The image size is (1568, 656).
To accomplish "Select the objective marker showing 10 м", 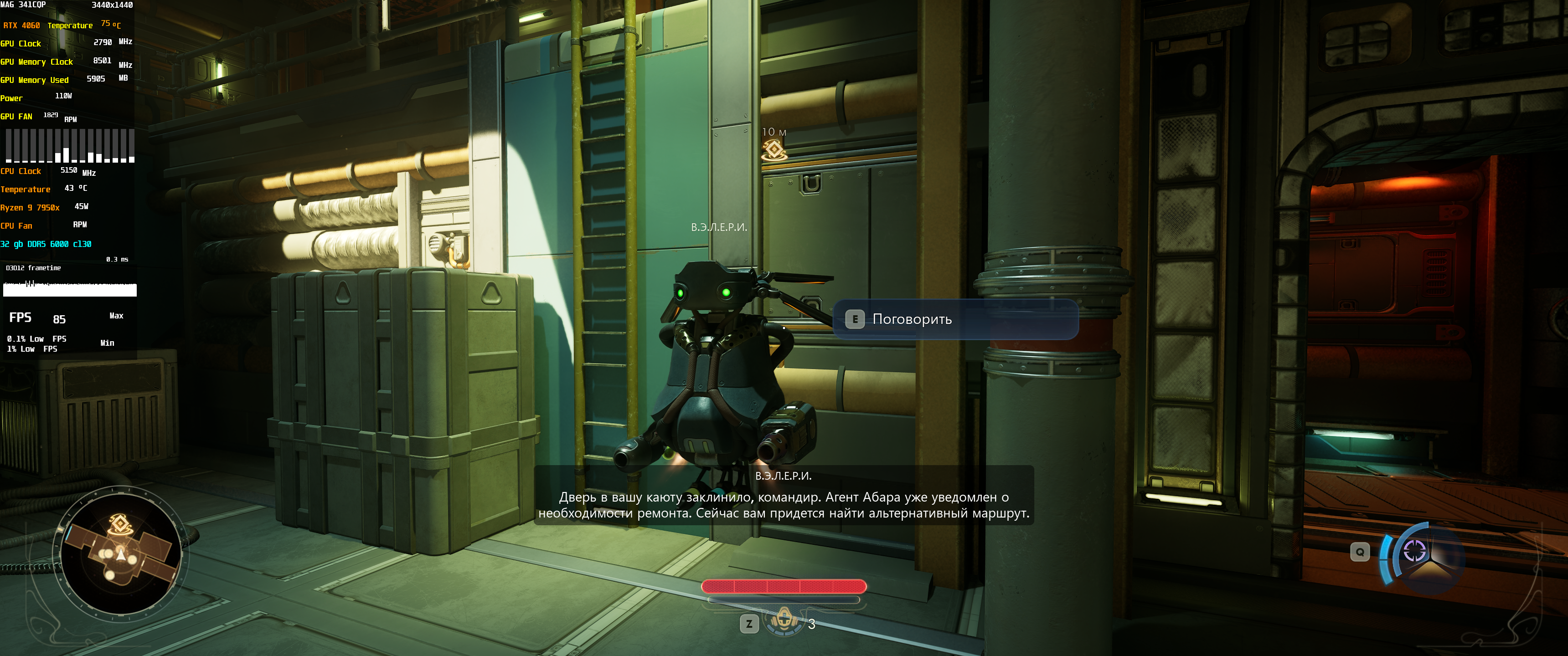I will [x=774, y=148].
